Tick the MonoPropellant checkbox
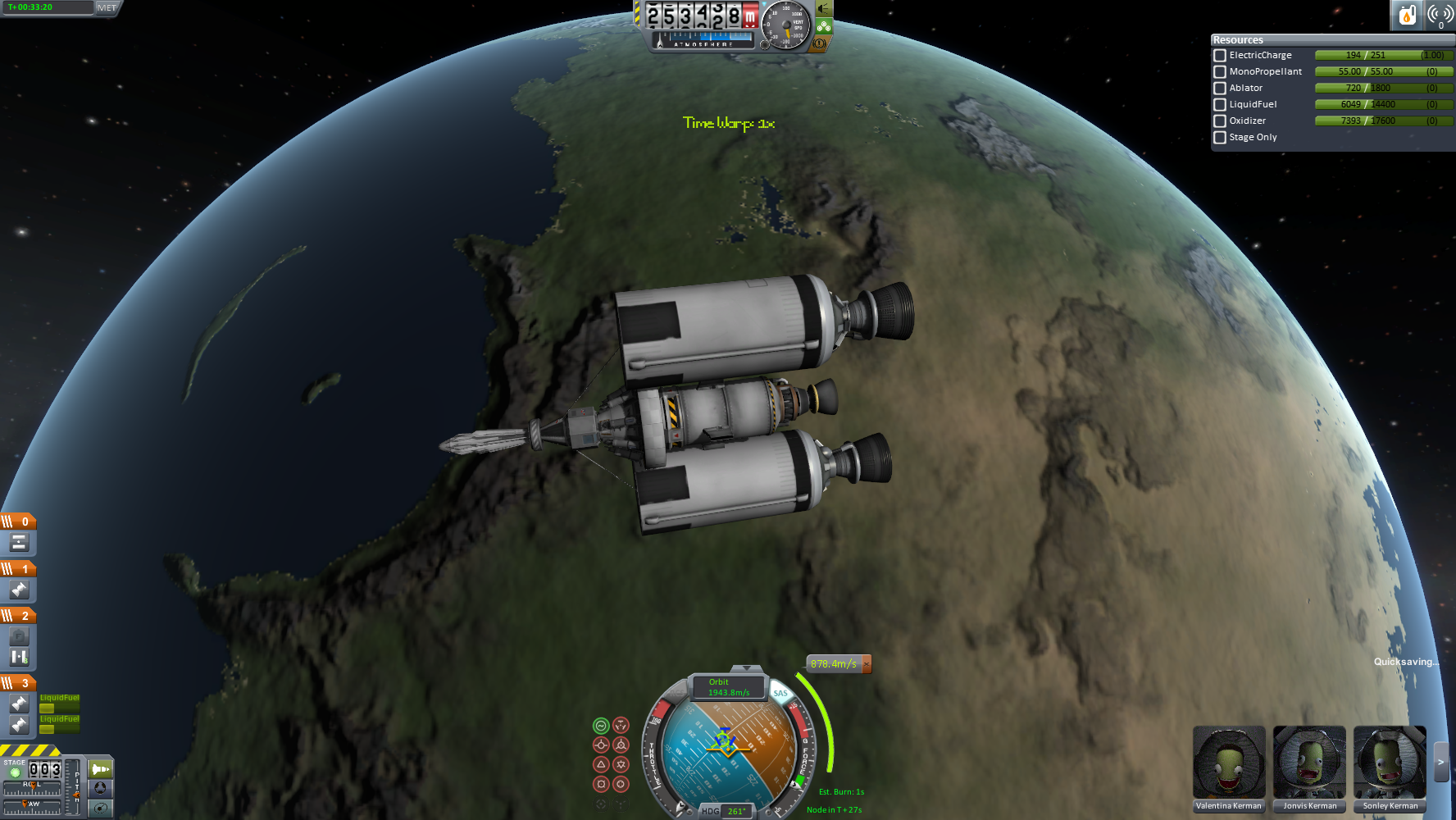1456x820 pixels. (1220, 72)
